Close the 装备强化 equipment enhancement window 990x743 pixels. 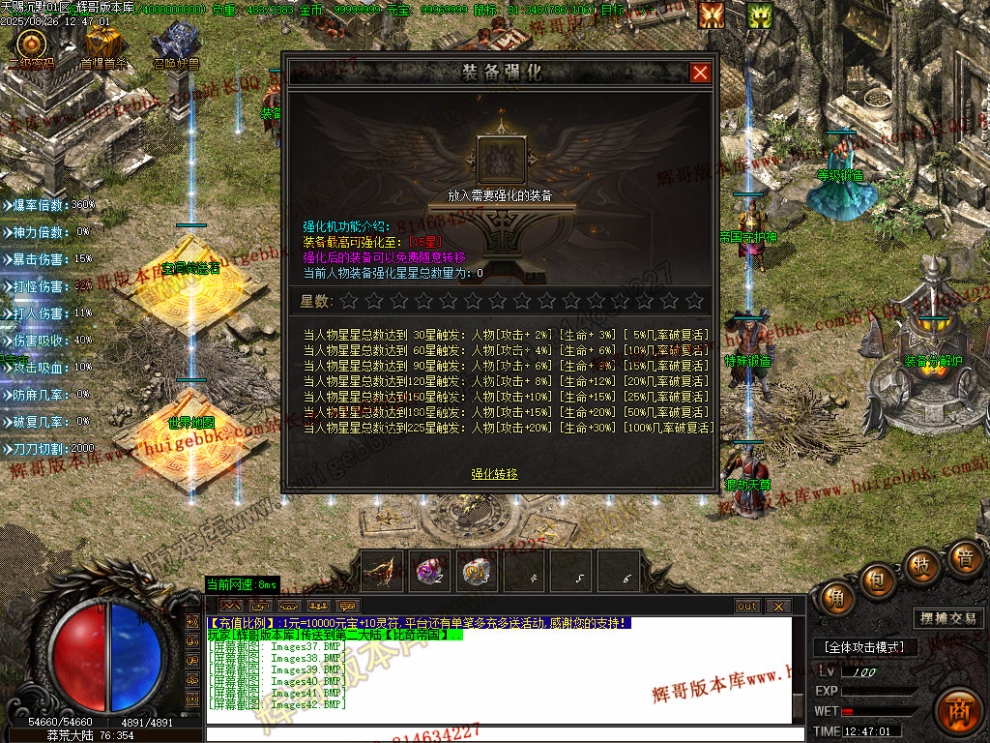pyautogui.click(x=700, y=72)
